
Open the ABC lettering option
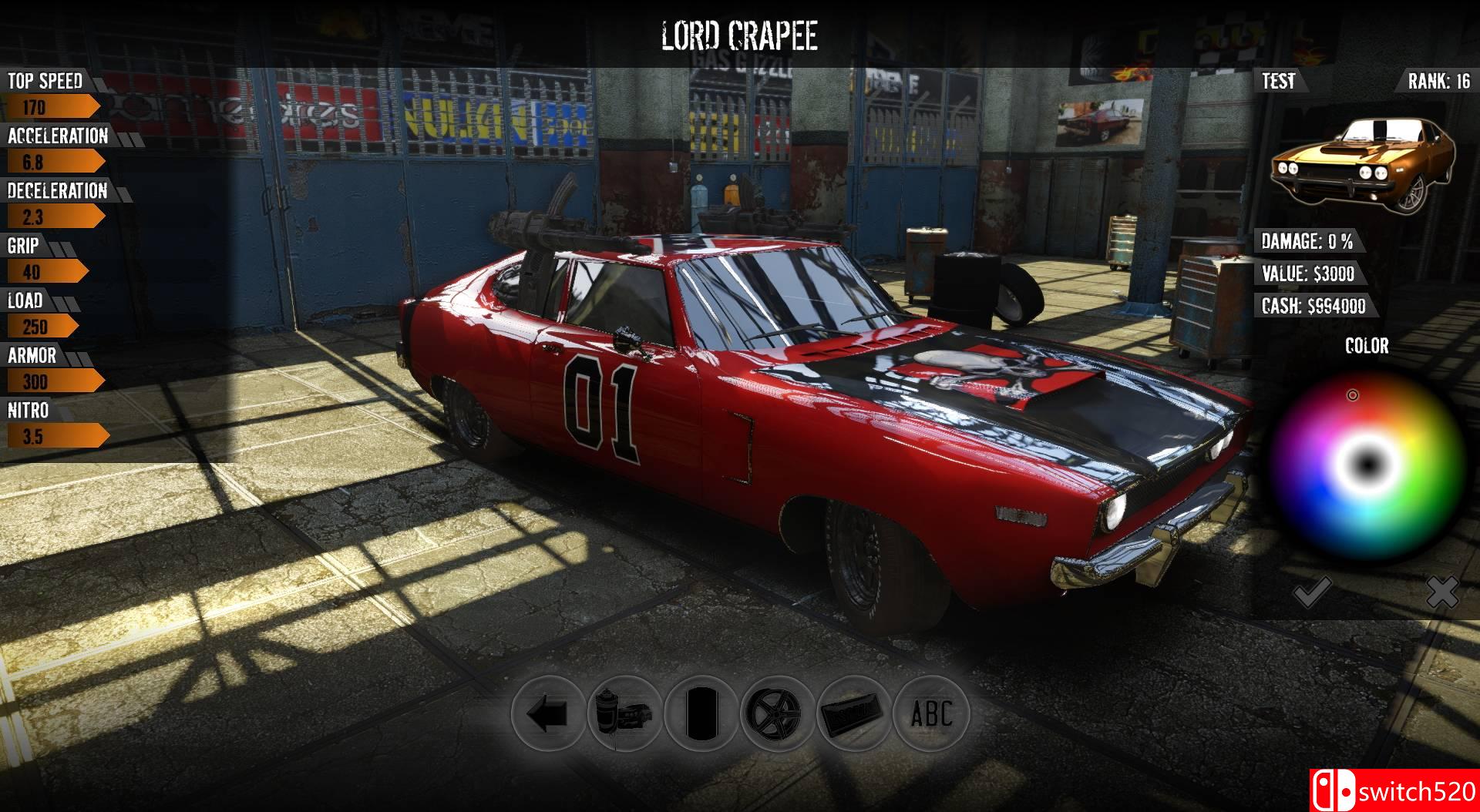(x=931, y=713)
